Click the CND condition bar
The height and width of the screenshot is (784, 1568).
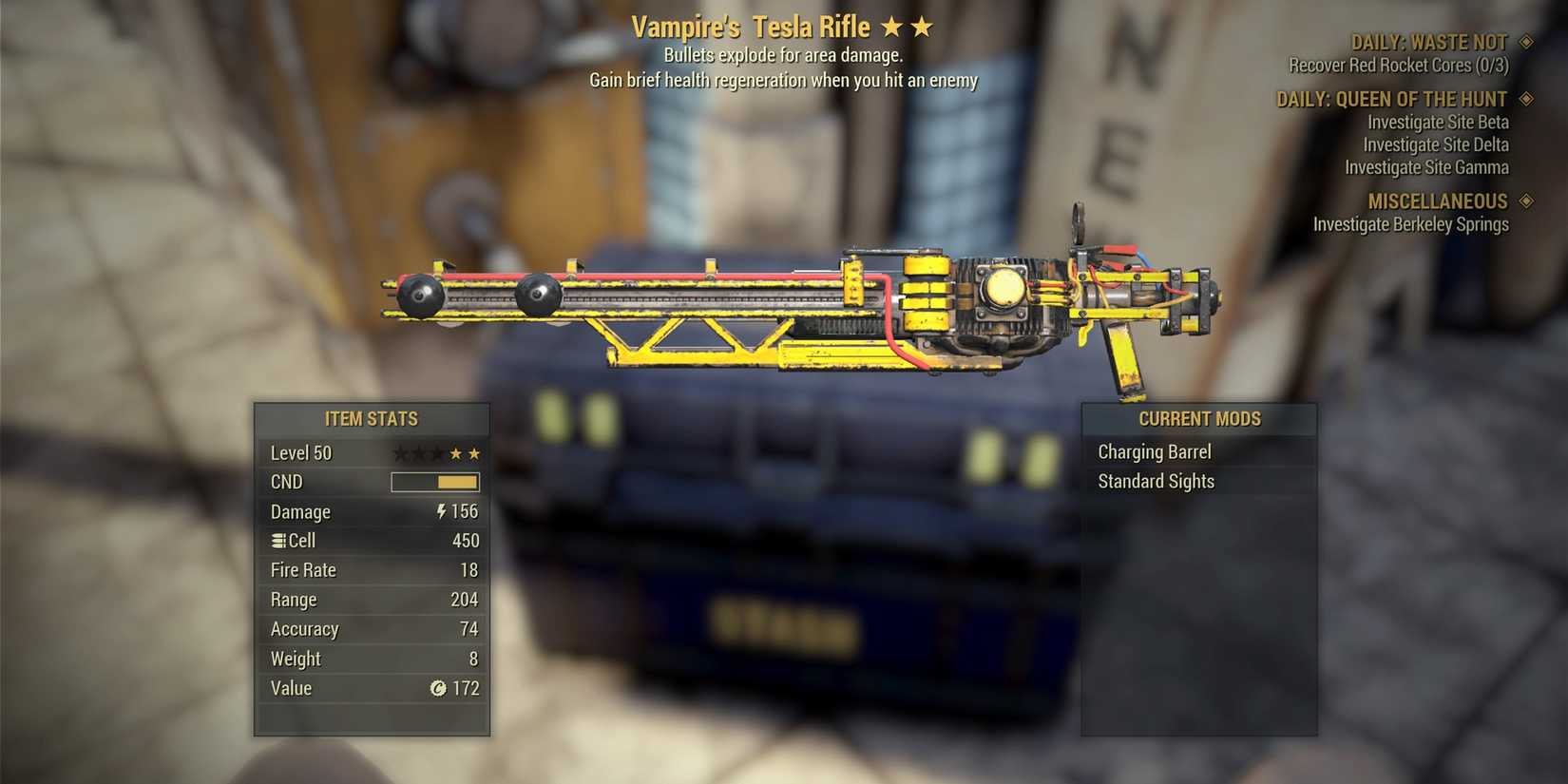coord(435,482)
